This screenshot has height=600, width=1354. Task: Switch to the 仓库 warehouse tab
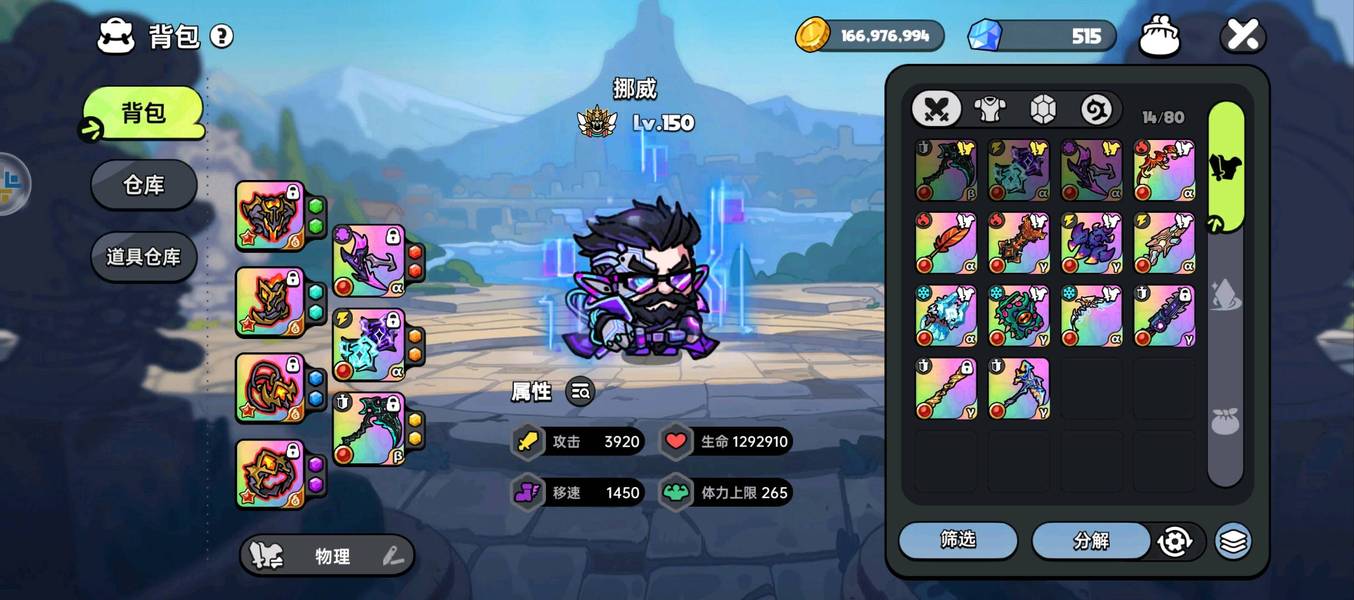pos(144,185)
